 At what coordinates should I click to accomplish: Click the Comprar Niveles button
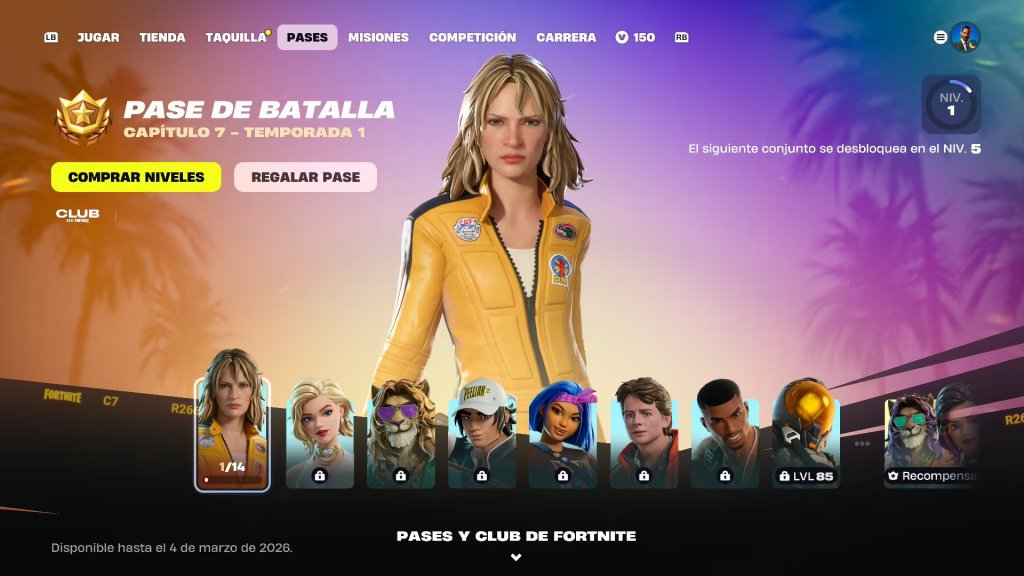[x=136, y=177]
